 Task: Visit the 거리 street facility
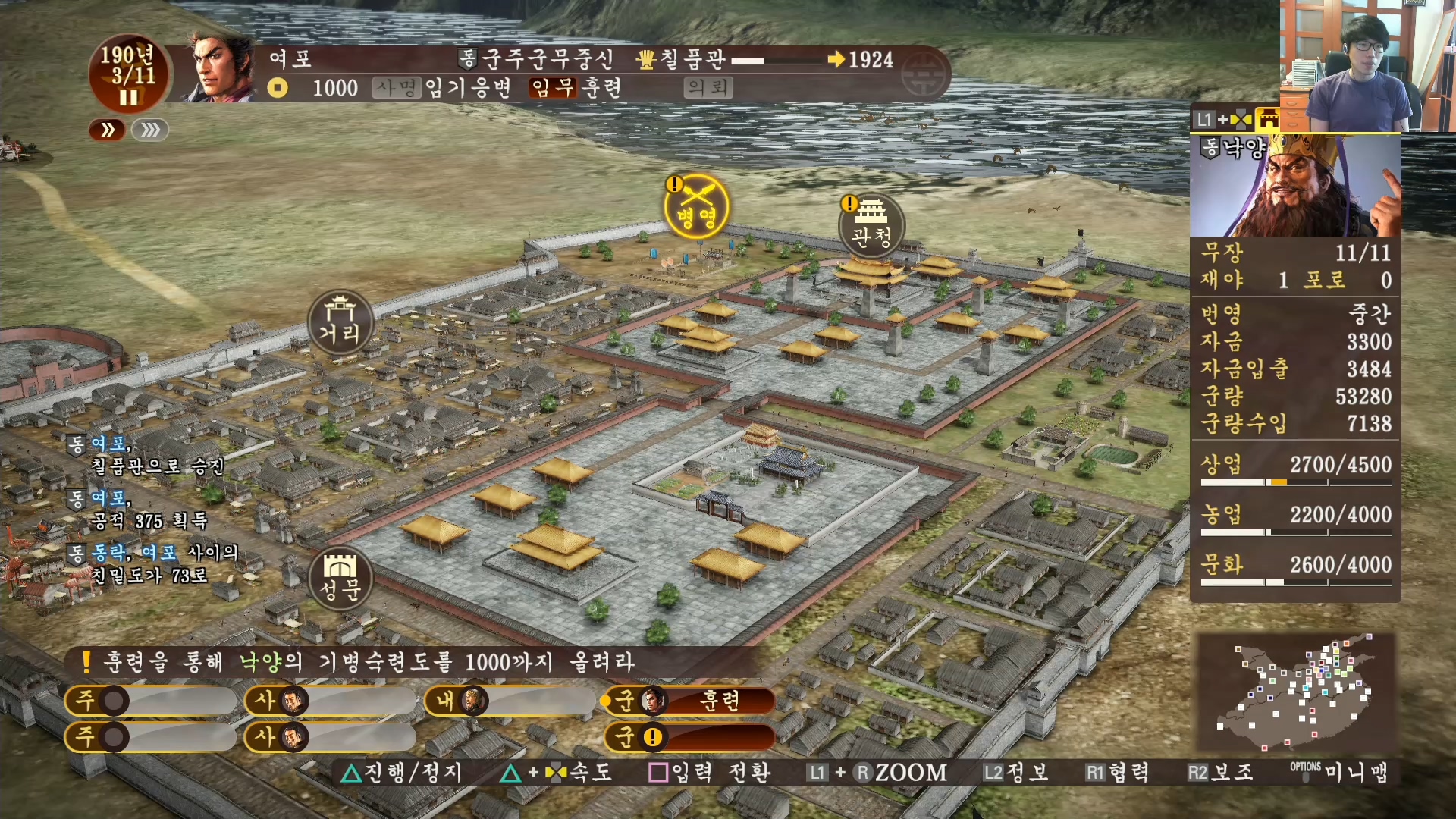click(x=340, y=322)
